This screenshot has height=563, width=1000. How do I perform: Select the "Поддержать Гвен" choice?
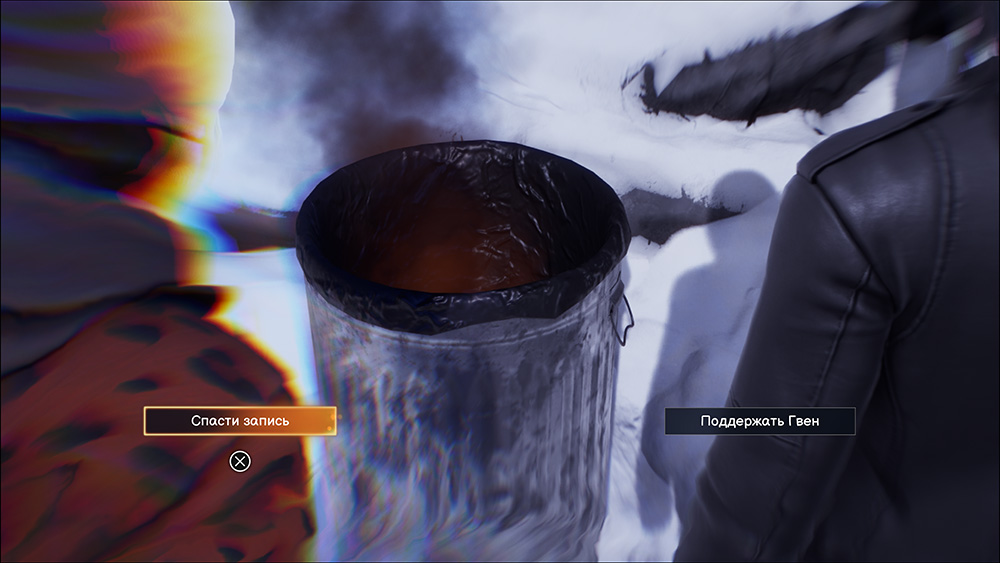[x=760, y=421]
